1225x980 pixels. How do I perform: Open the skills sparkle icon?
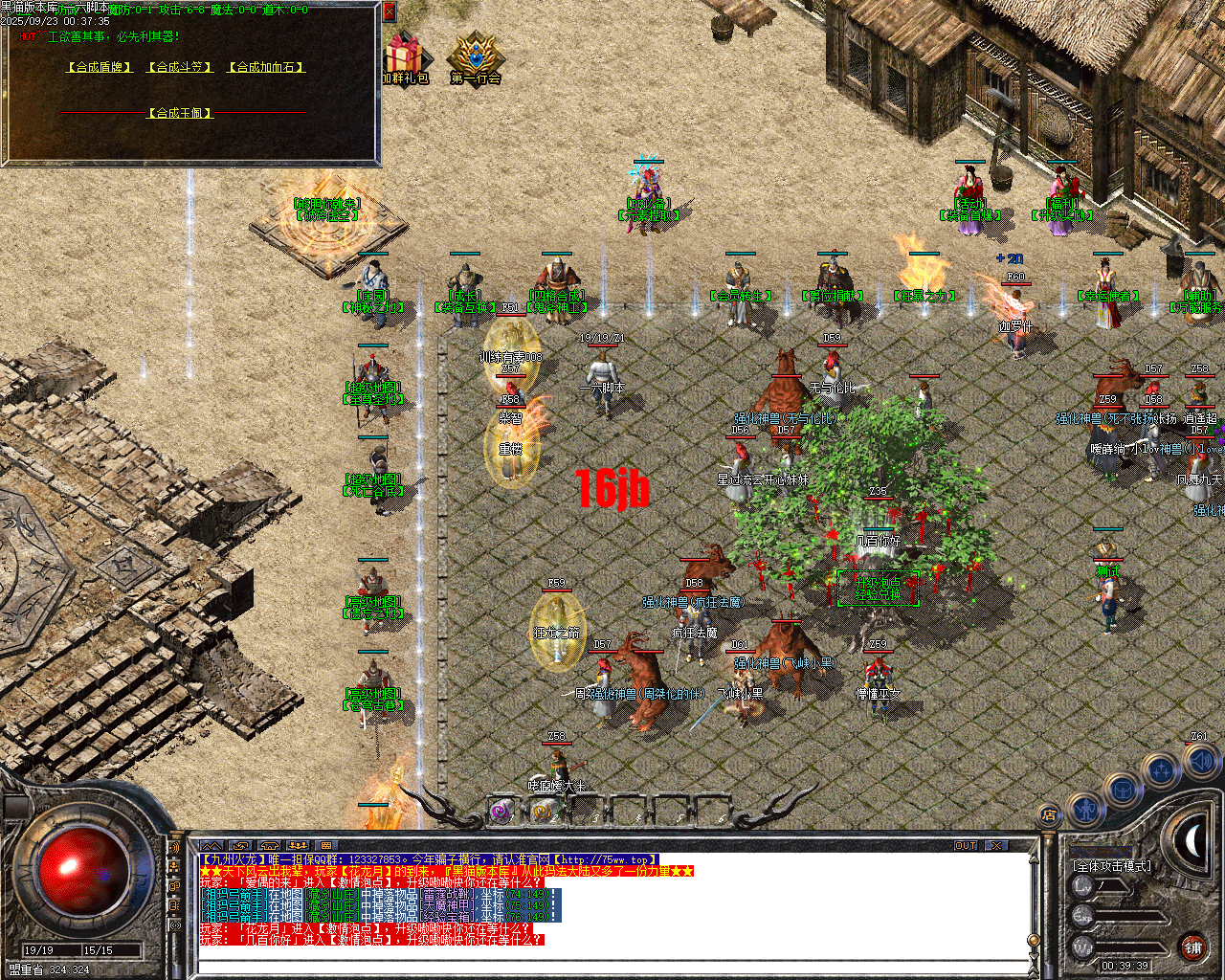tap(1162, 768)
